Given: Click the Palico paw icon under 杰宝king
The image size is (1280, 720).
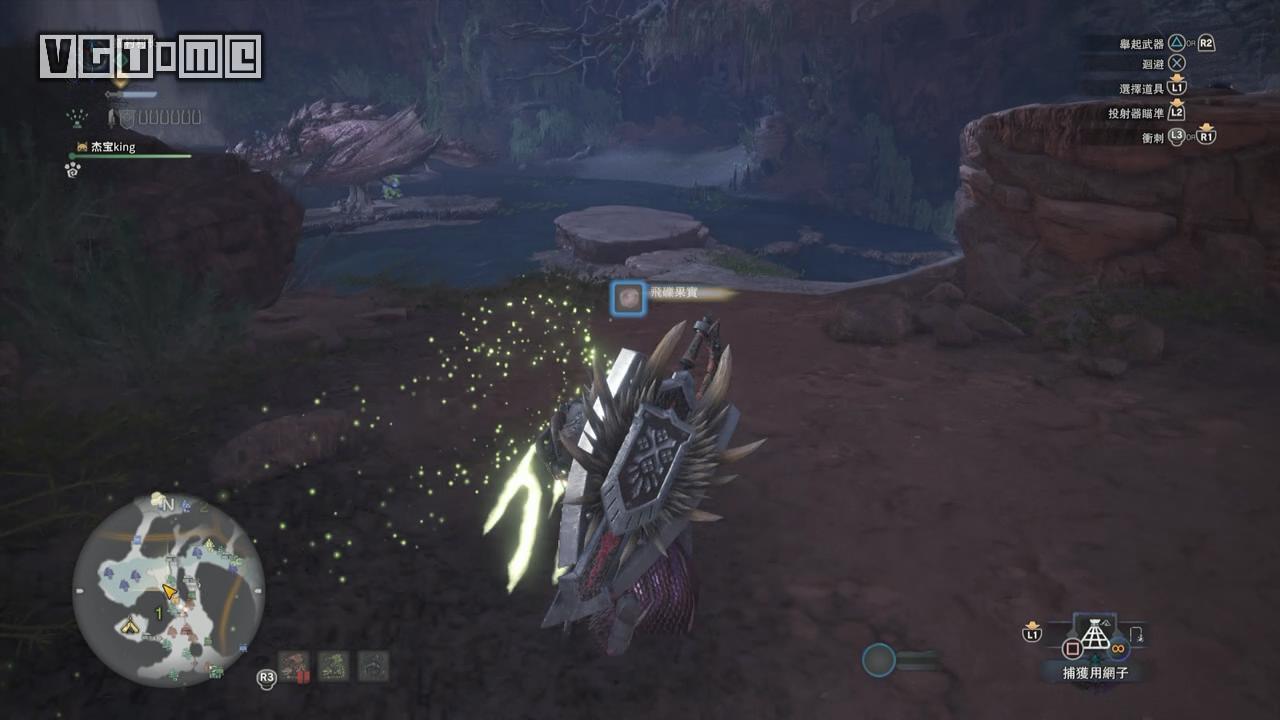Looking at the screenshot, I should [x=72, y=170].
